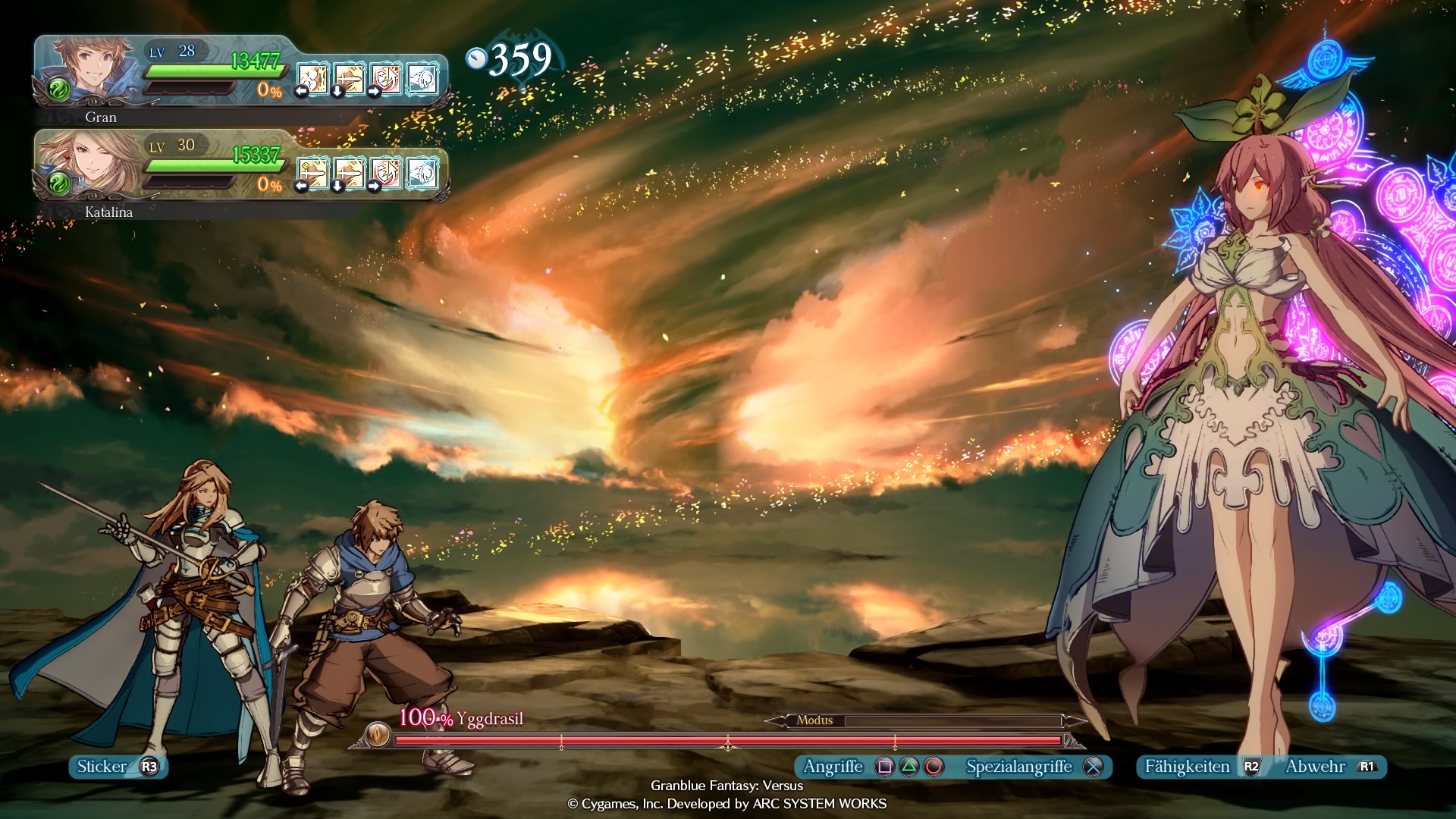Click Katalina's green wind element emblem
The width and height of the screenshot is (1456, 819).
click(58, 183)
